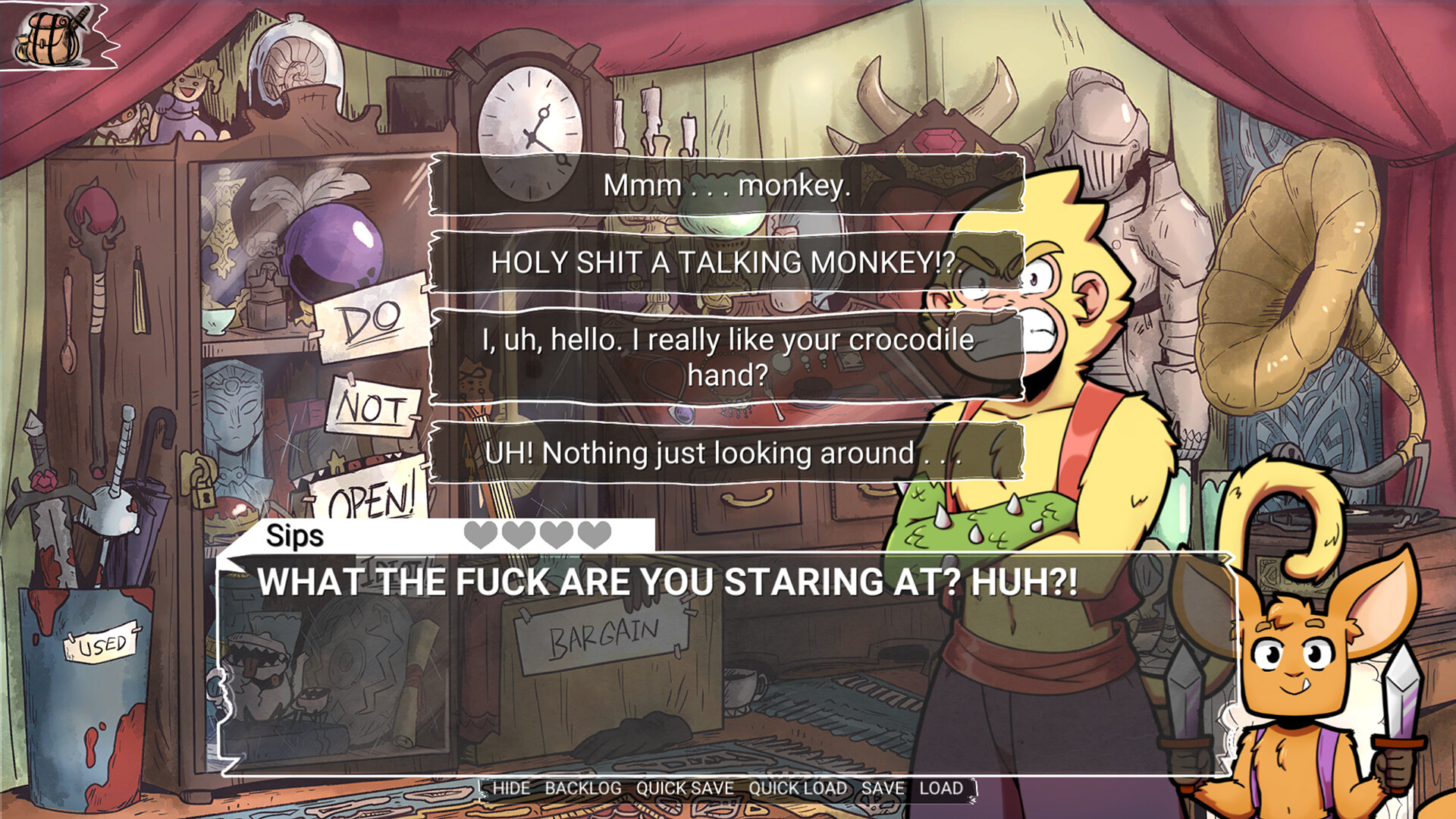This screenshot has height=819, width=1456.
Task: Click the Sips name plate
Action: coord(294,535)
